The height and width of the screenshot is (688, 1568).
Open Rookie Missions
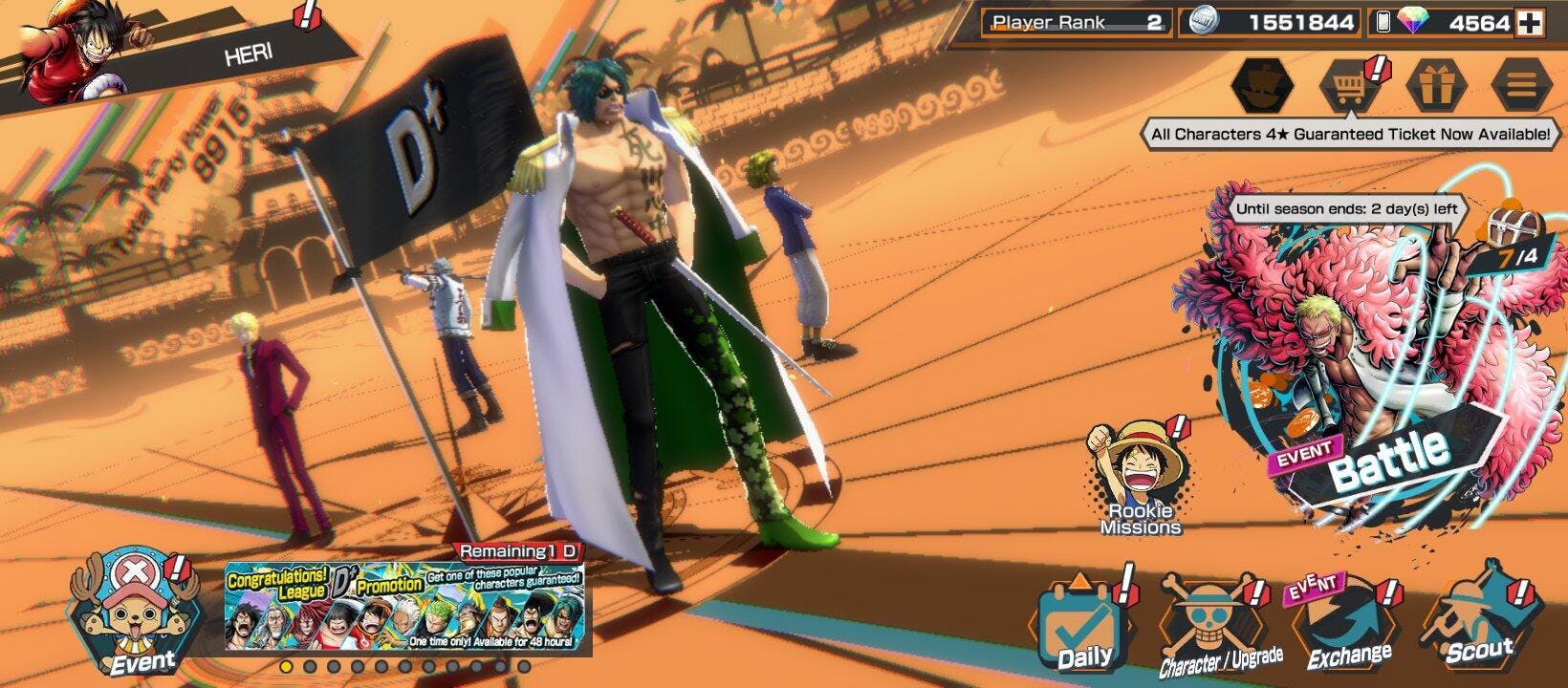point(1140,480)
